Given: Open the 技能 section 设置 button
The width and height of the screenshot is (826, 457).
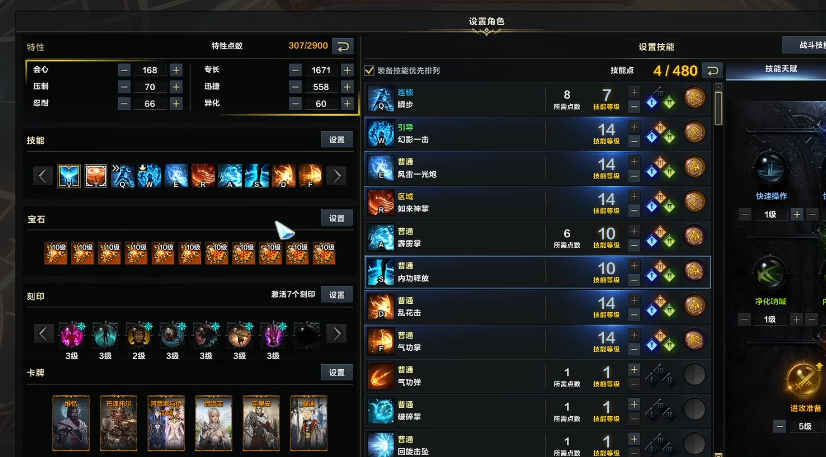Looking at the screenshot, I should 336,140.
